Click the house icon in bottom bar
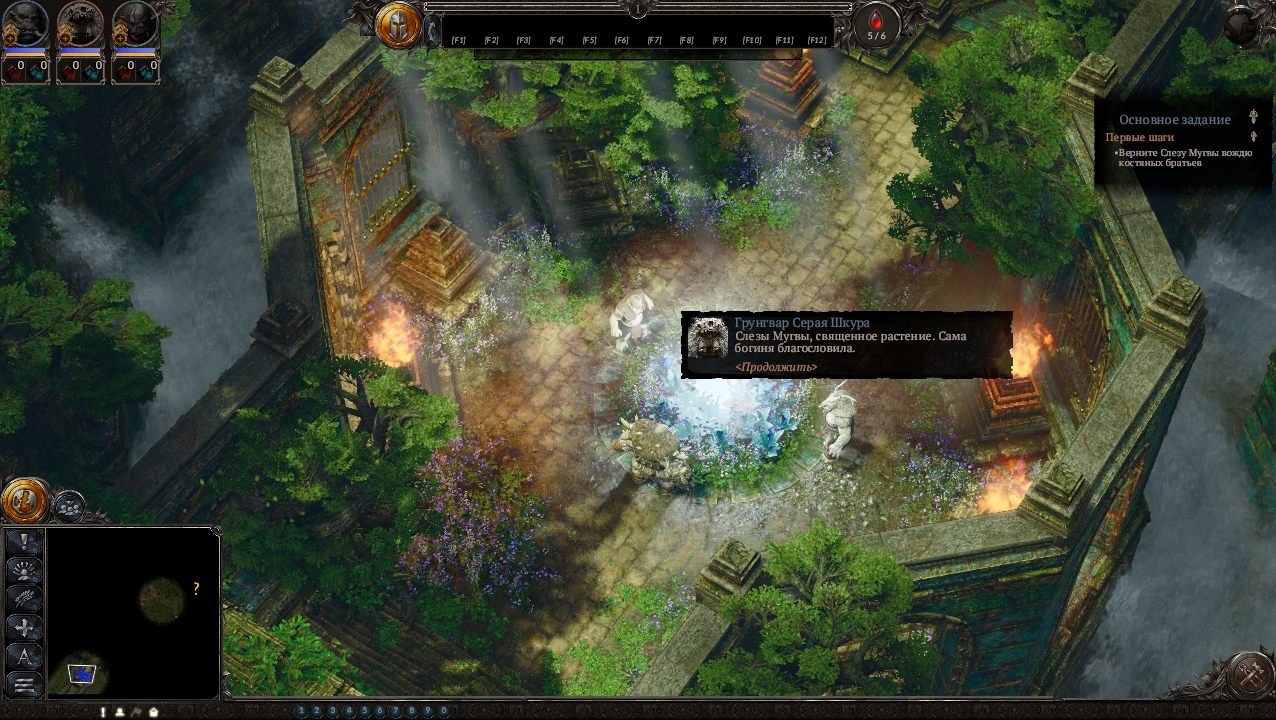This screenshot has width=1276, height=720. [x=154, y=712]
